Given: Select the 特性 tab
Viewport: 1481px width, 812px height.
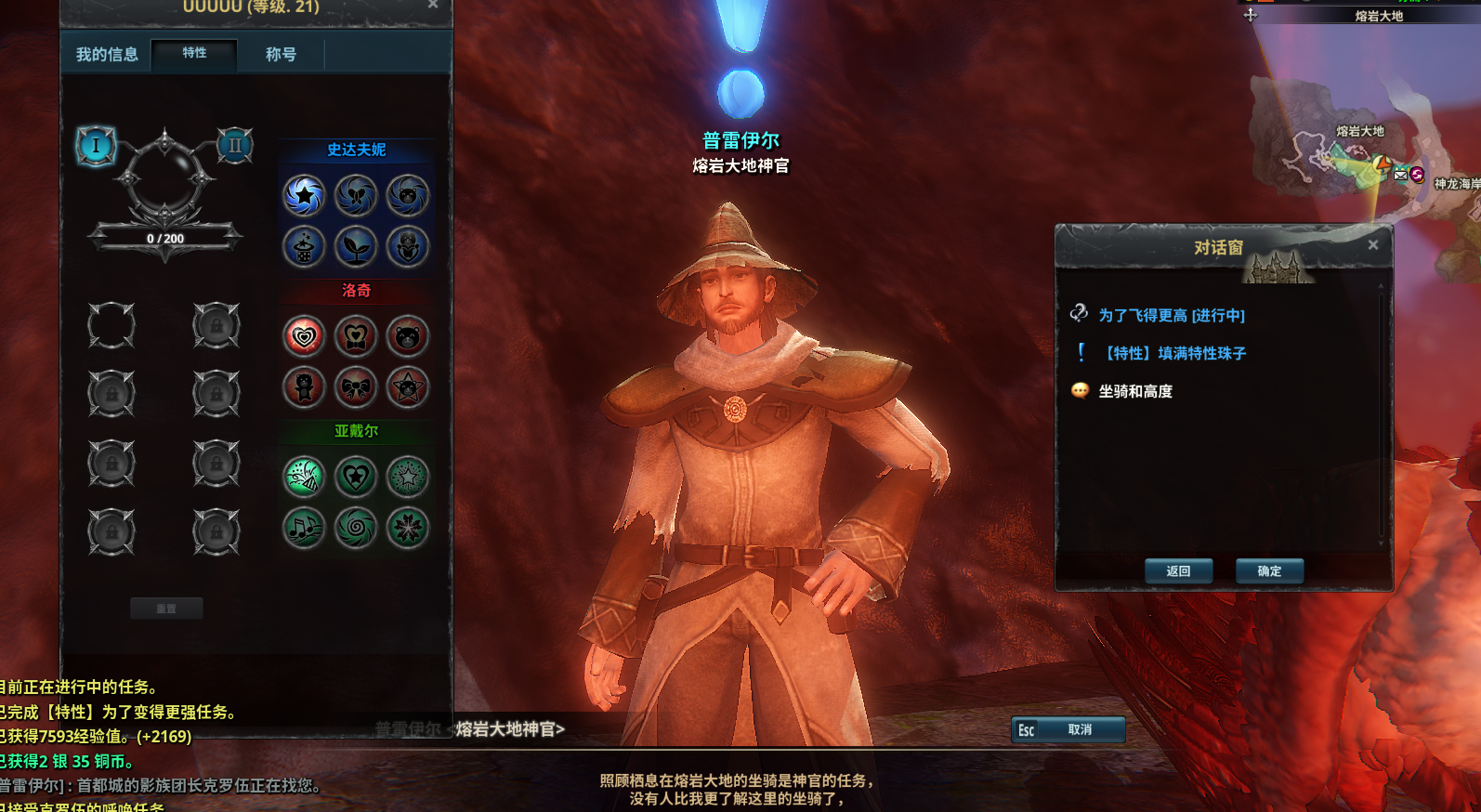Looking at the screenshot, I should [x=194, y=53].
